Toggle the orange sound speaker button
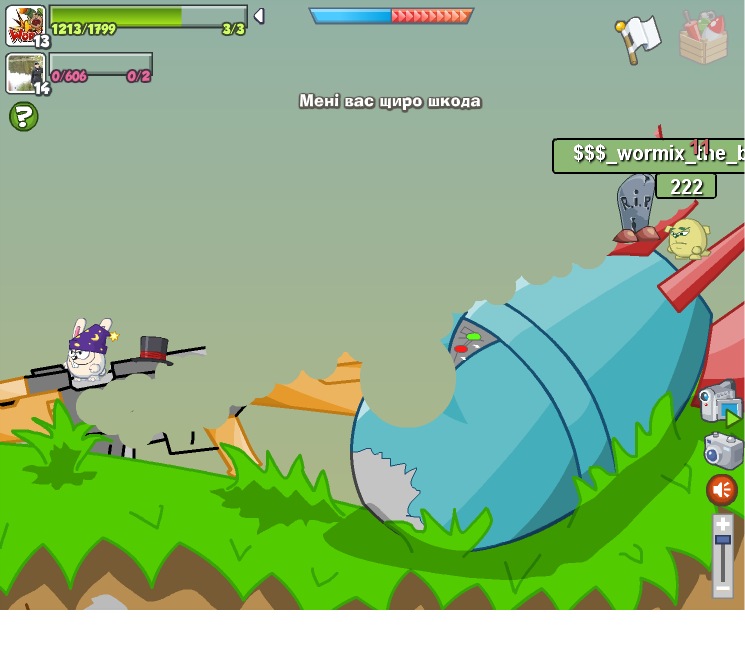Image resolution: width=745 pixels, height=650 pixels. point(722,490)
